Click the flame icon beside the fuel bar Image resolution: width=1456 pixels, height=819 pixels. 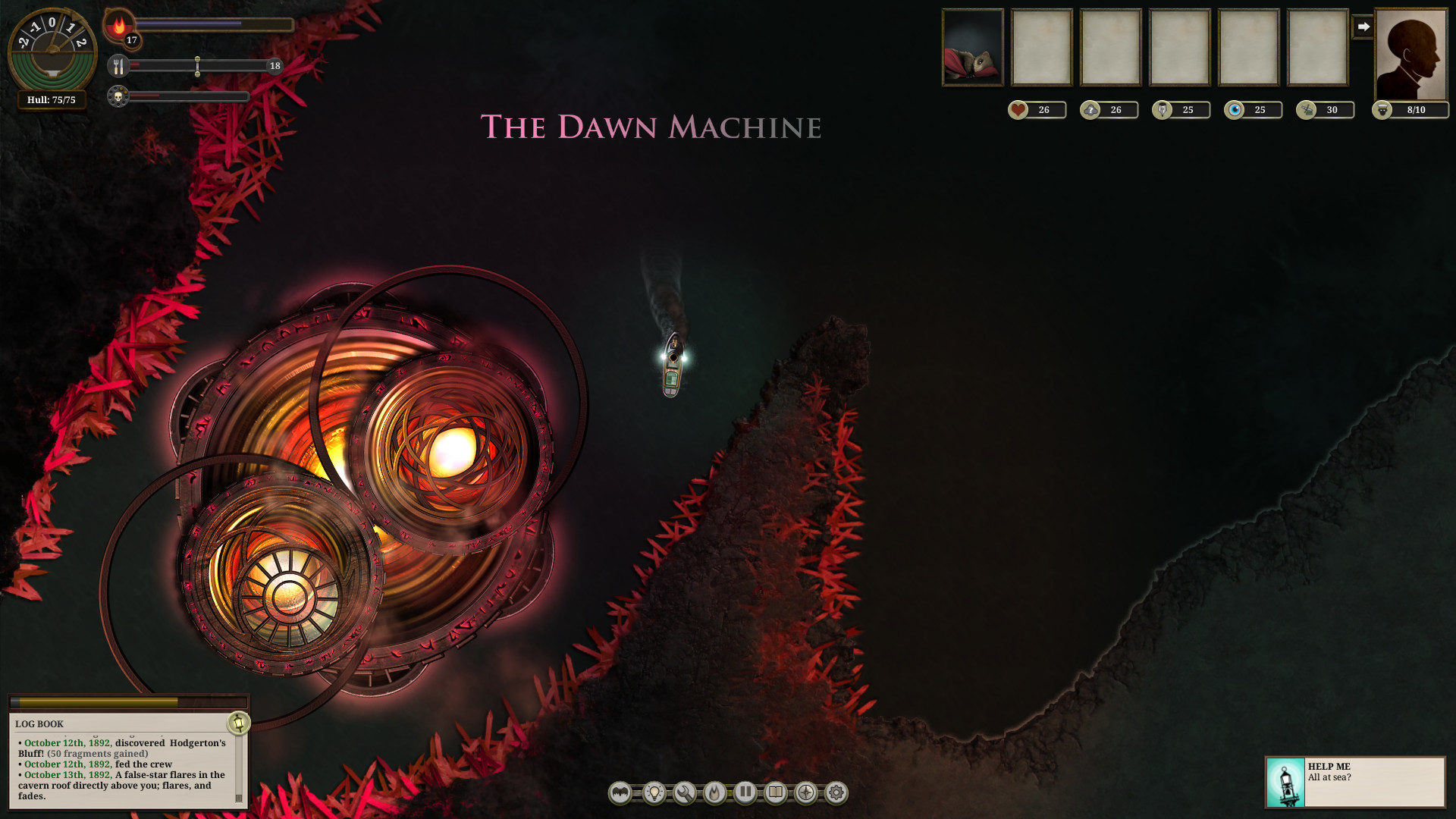click(x=118, y=25)
